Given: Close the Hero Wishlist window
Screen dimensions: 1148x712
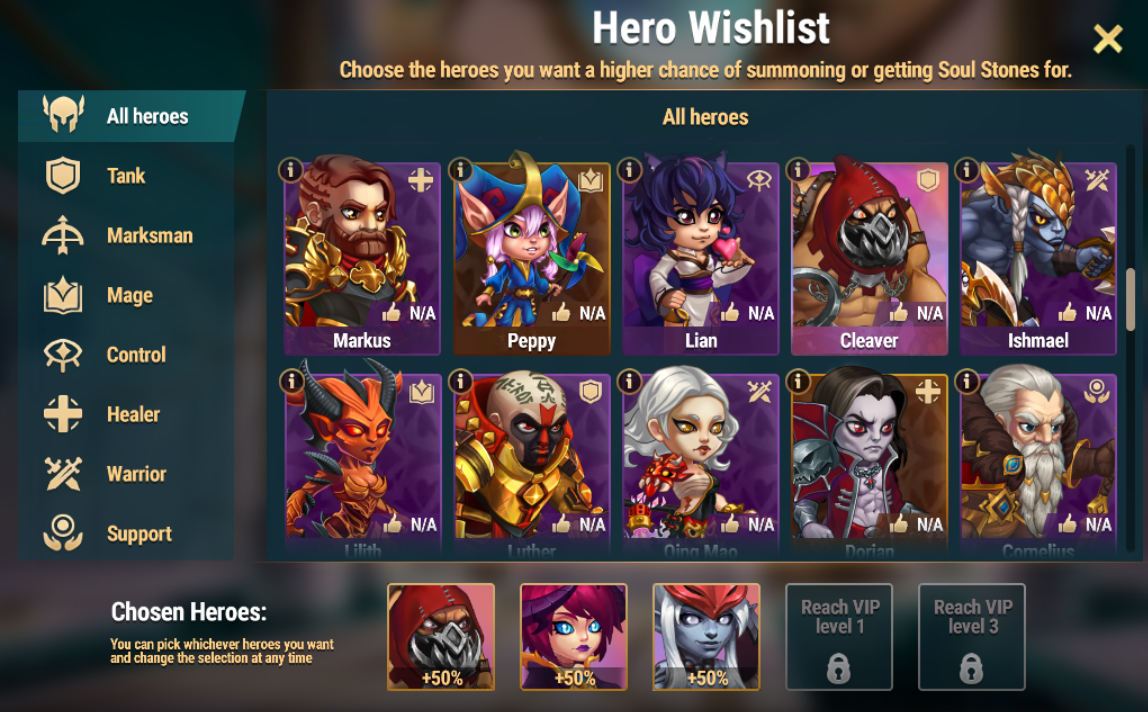Looking at the screenshot, I should tap(1108, 39).
